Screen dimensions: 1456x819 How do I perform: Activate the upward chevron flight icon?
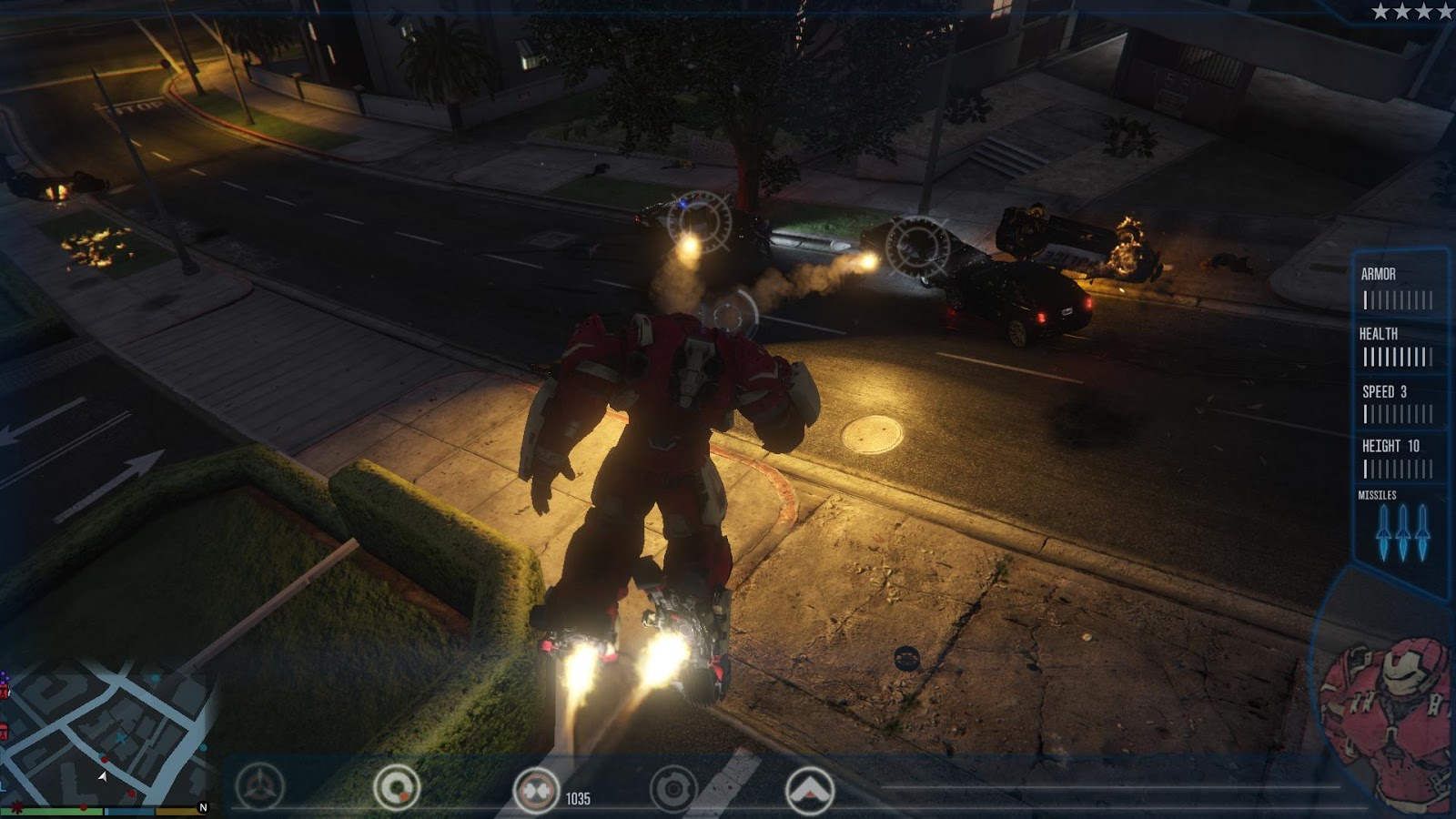[x=809, y=789]
